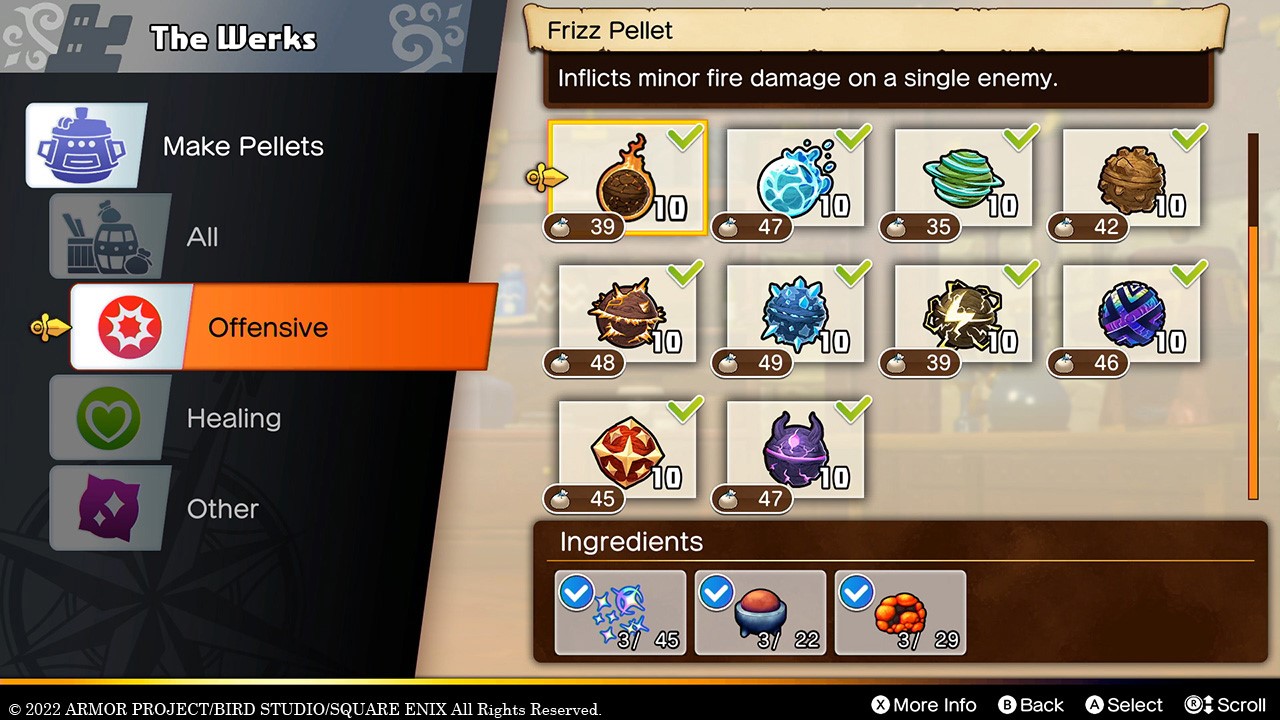Screen dimensions: 1280x720
Task: Choose the blue bubbling ice pellet
Action: (x=796, y=180)
